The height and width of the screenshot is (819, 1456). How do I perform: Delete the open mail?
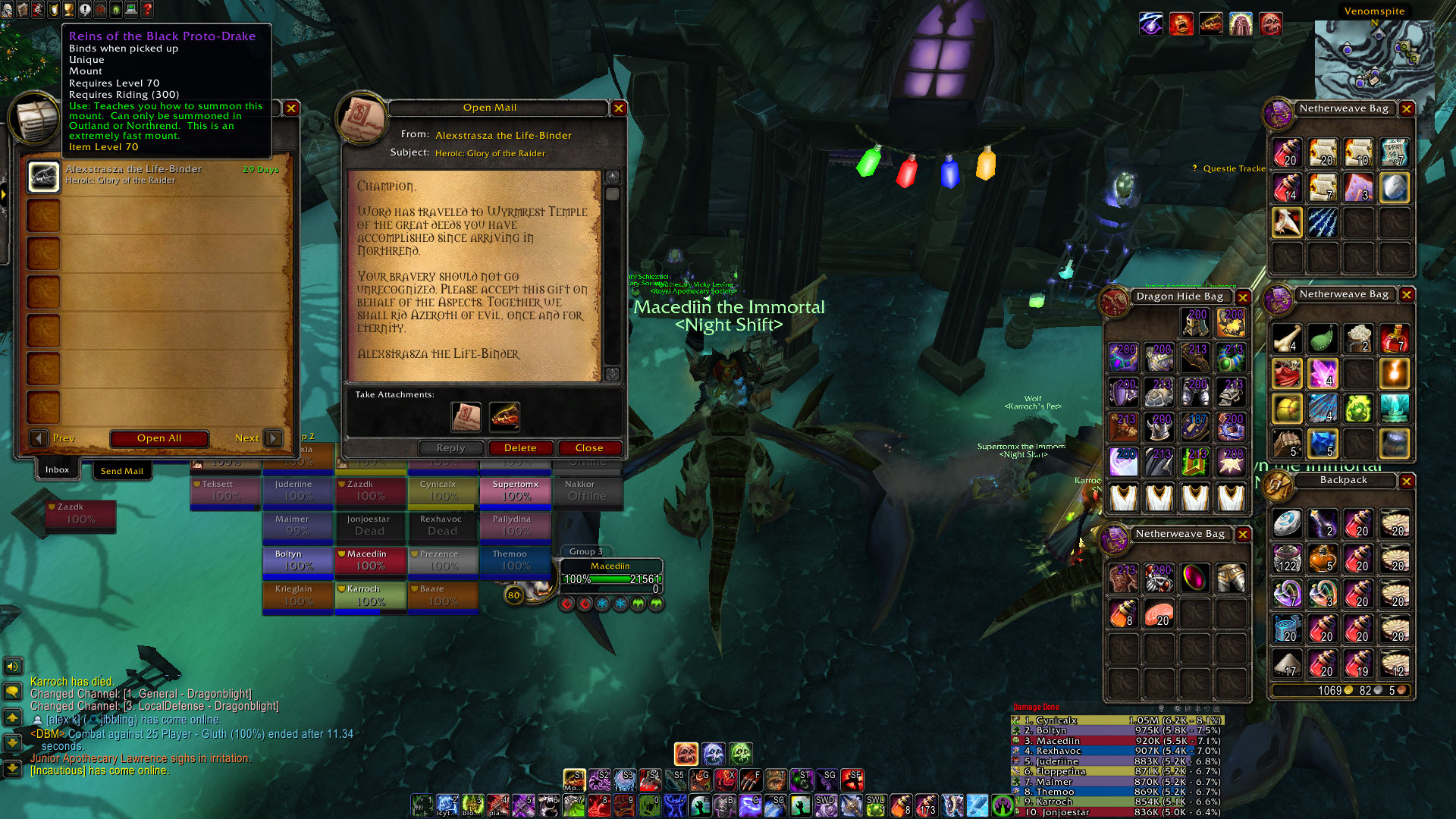tap(520, 448)
